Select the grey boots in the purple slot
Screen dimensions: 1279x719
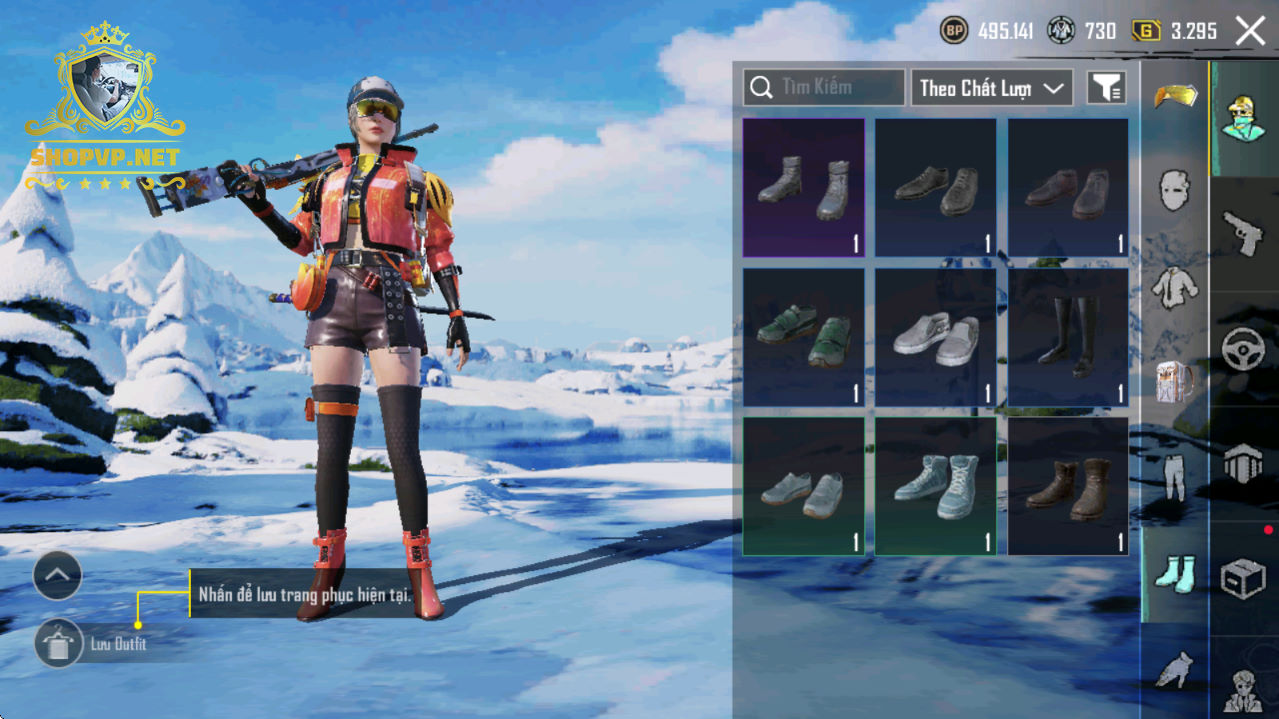803,188
